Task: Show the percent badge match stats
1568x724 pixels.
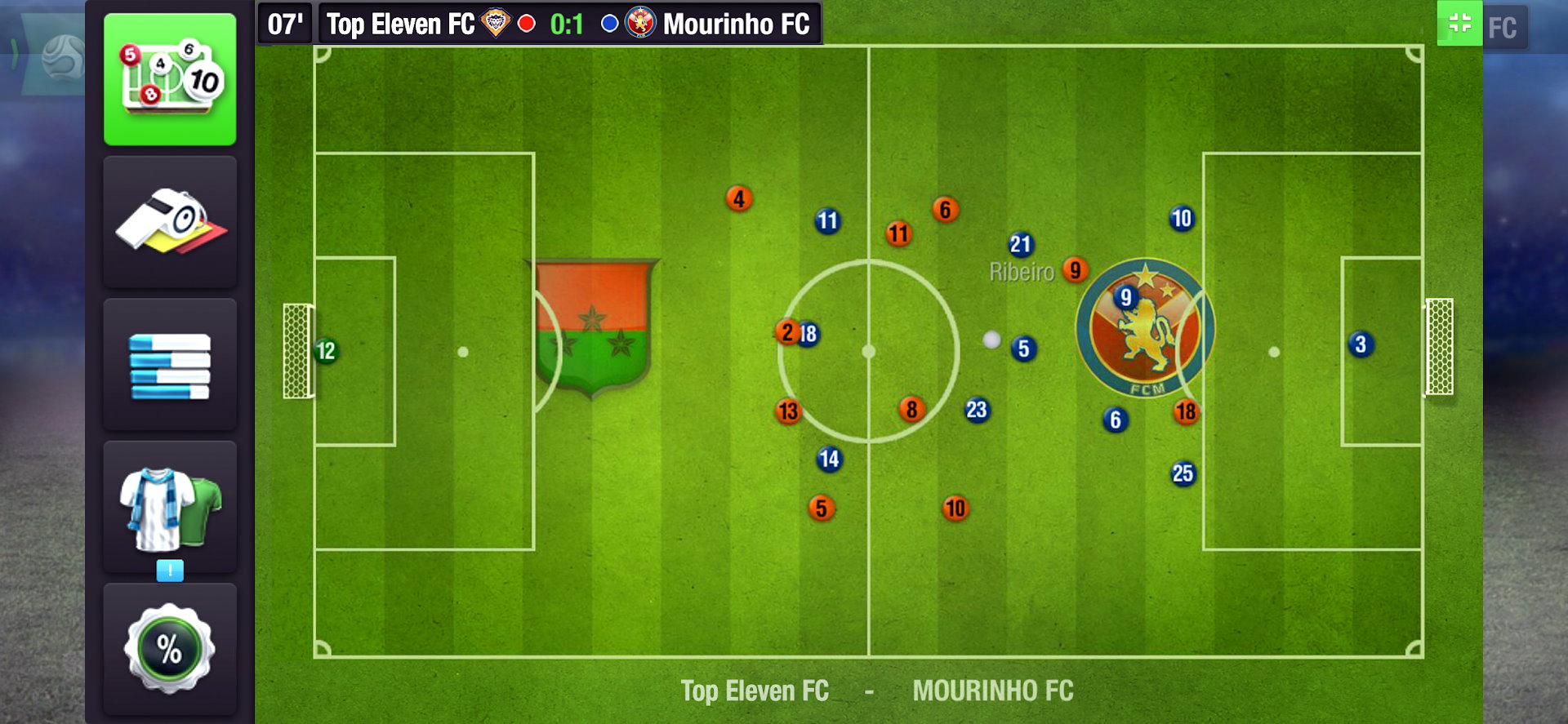Action: (170, 649)
